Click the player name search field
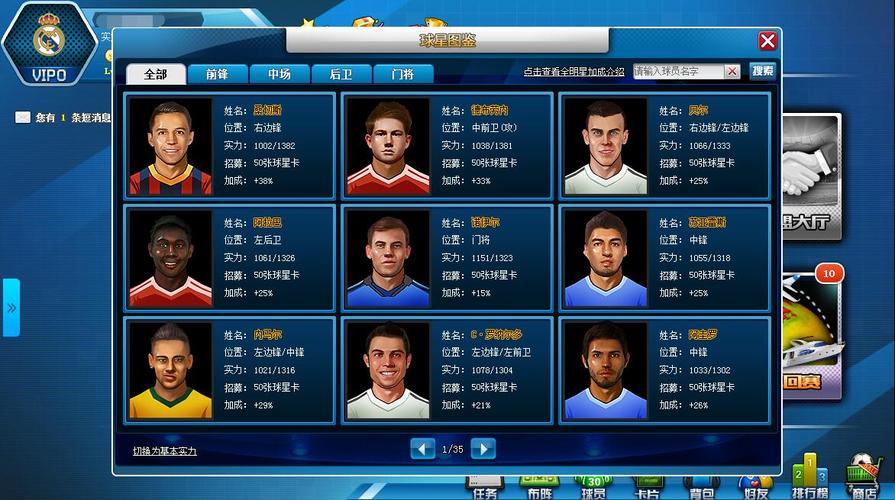Screen dimensions: 895x500 [x=678, y=72]
